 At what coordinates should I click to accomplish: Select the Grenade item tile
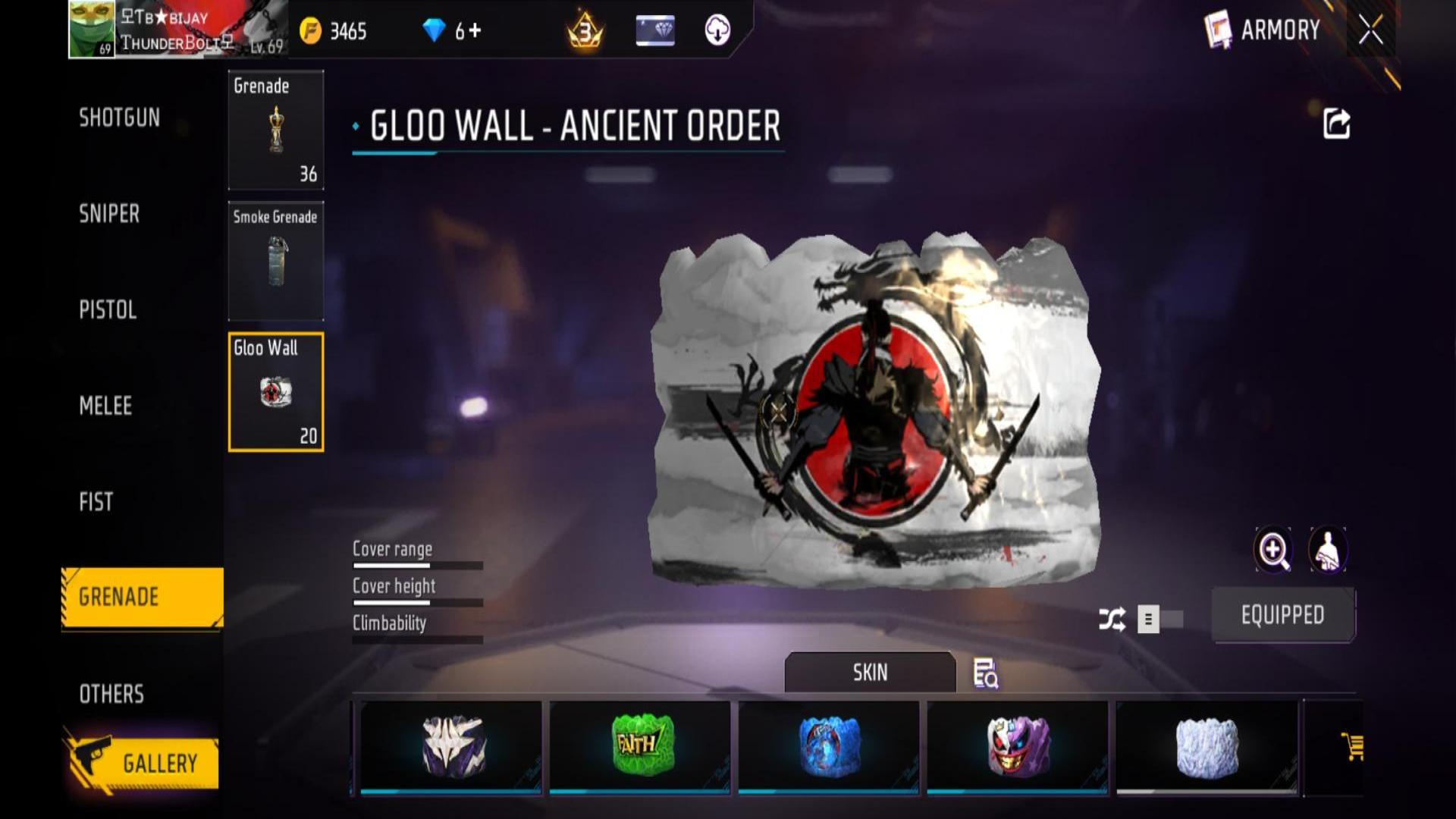point(276,130)
